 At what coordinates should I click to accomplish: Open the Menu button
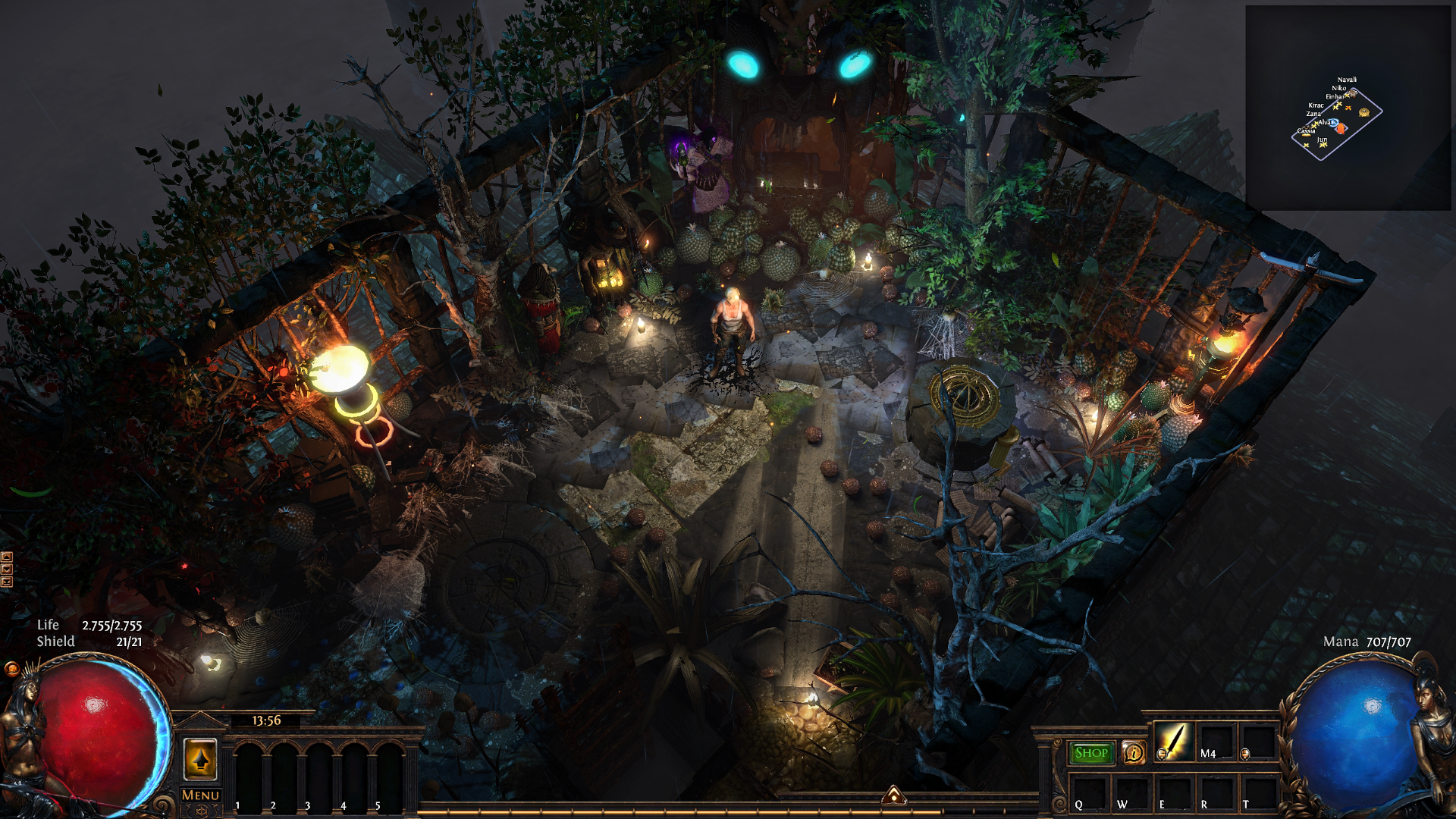[x=200, y=795]
